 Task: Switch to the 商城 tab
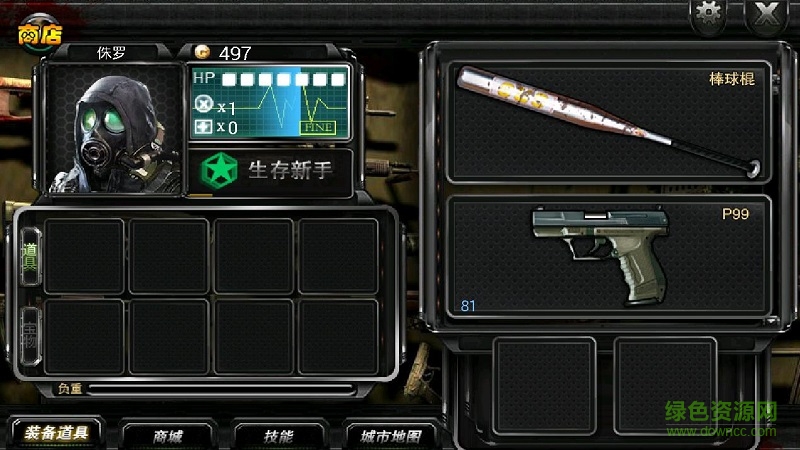point(168,436)
